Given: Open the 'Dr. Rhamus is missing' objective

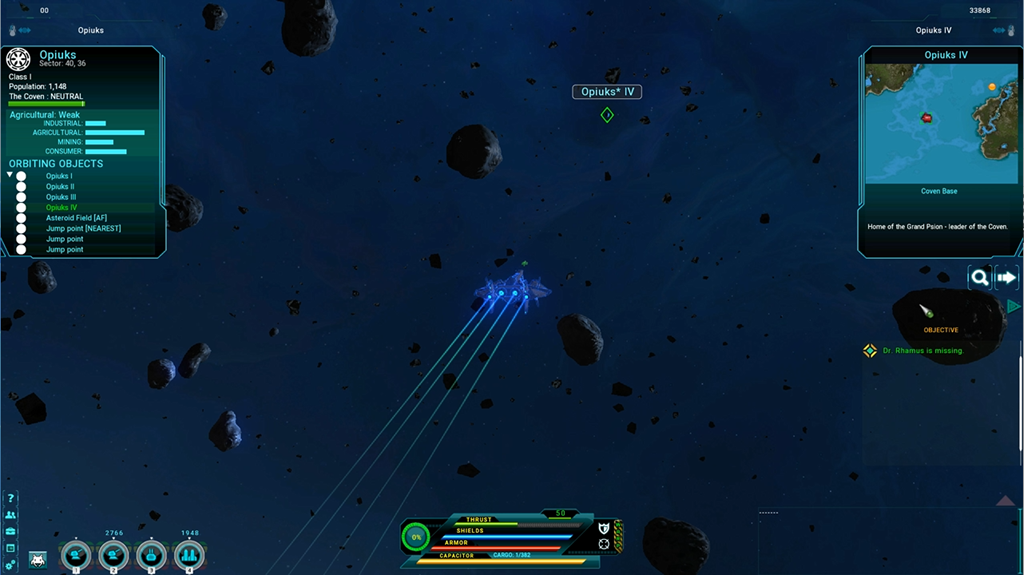Looking at the screenshot, I should (x=923, y=350).
